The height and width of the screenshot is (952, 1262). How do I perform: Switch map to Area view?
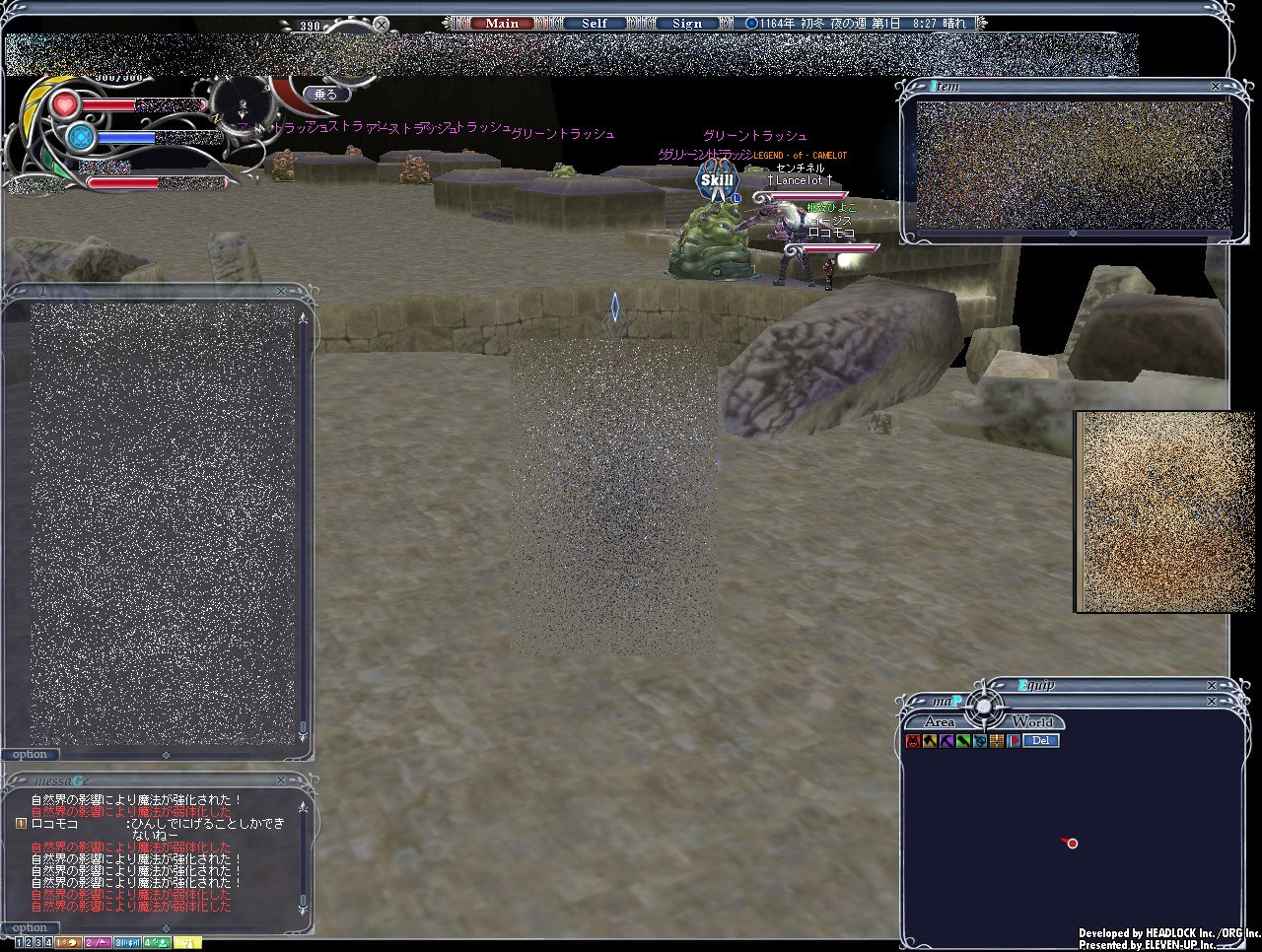(938, 722)
